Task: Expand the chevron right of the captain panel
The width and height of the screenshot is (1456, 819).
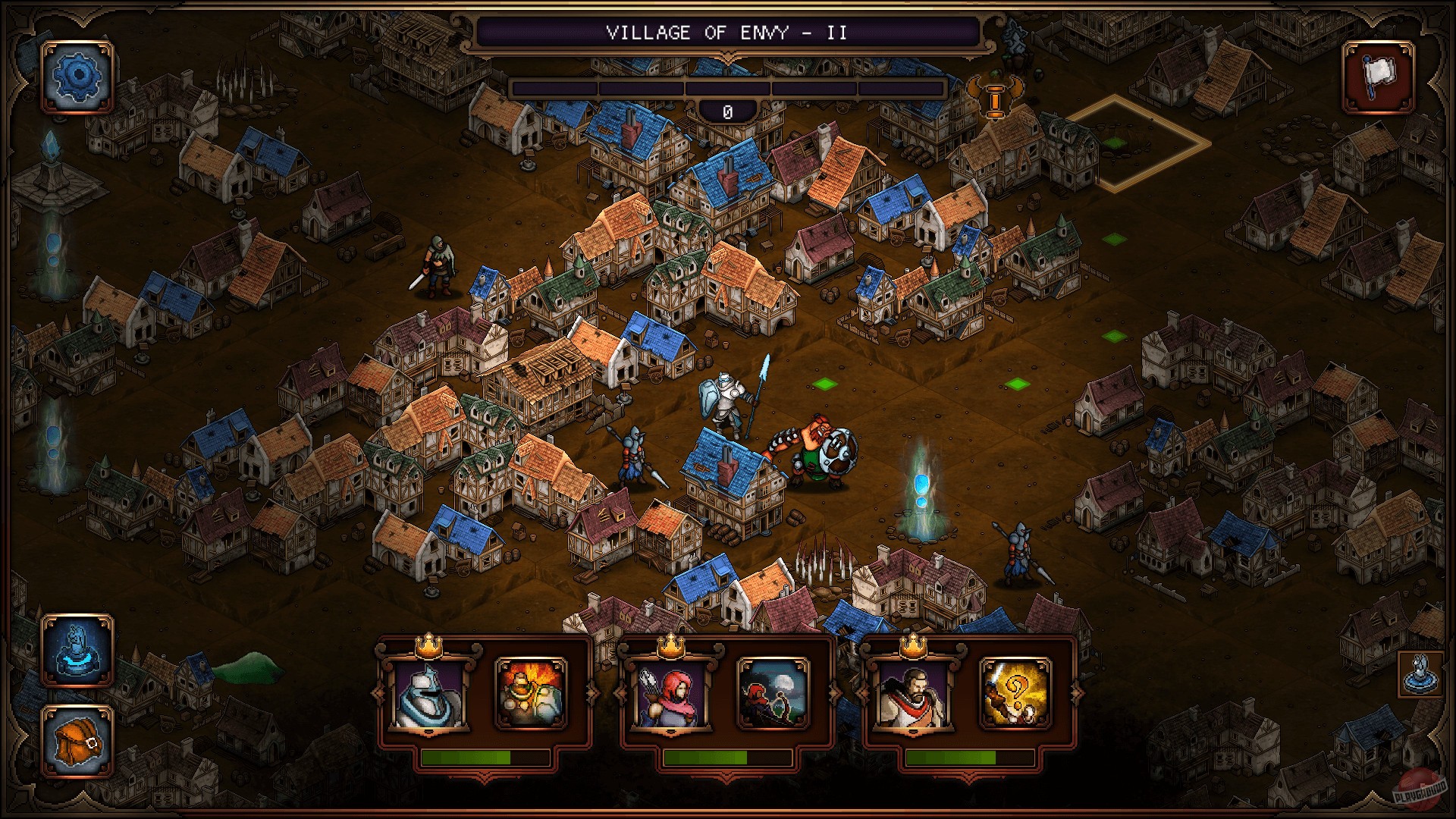Action: point(1076,694)
